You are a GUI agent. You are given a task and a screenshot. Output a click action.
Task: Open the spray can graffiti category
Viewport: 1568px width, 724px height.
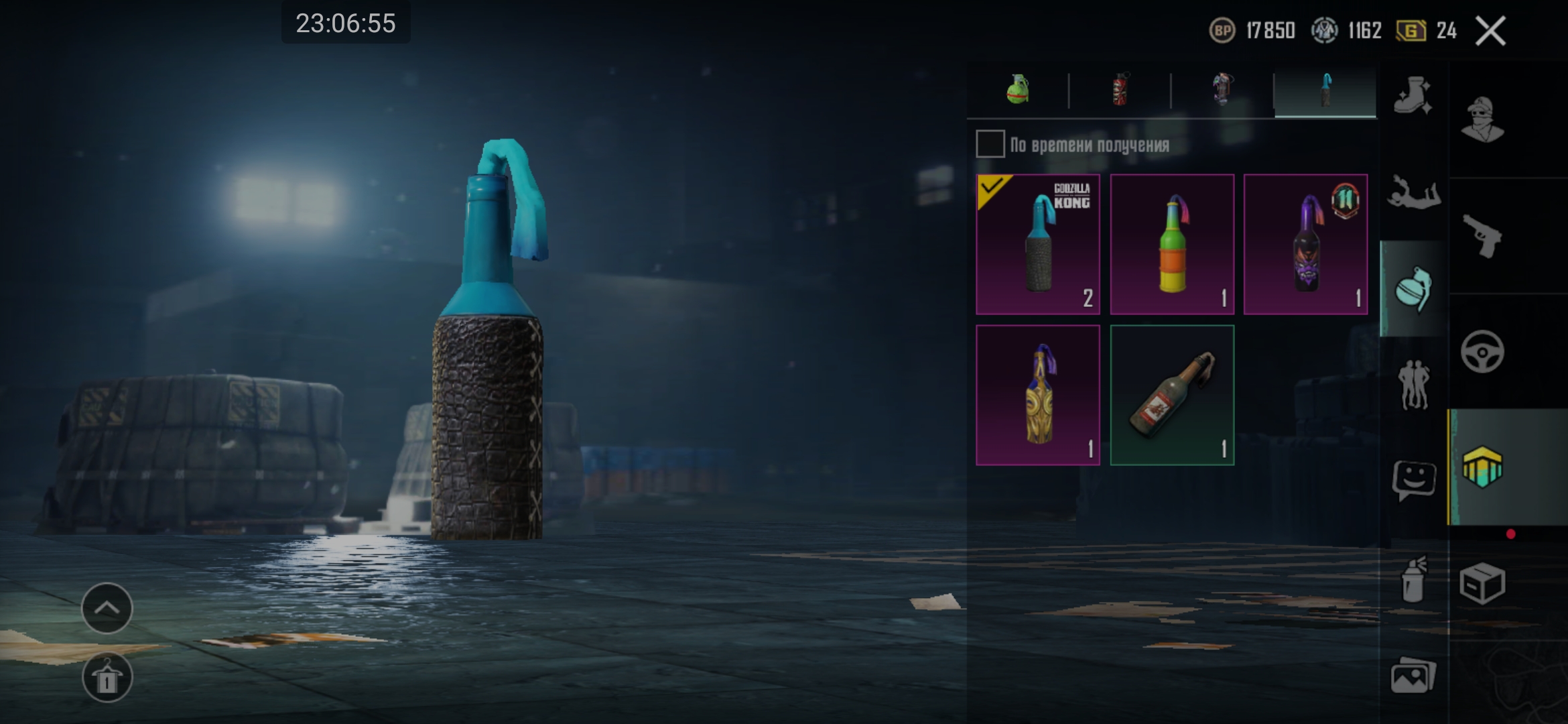[x=1413, y=579]
